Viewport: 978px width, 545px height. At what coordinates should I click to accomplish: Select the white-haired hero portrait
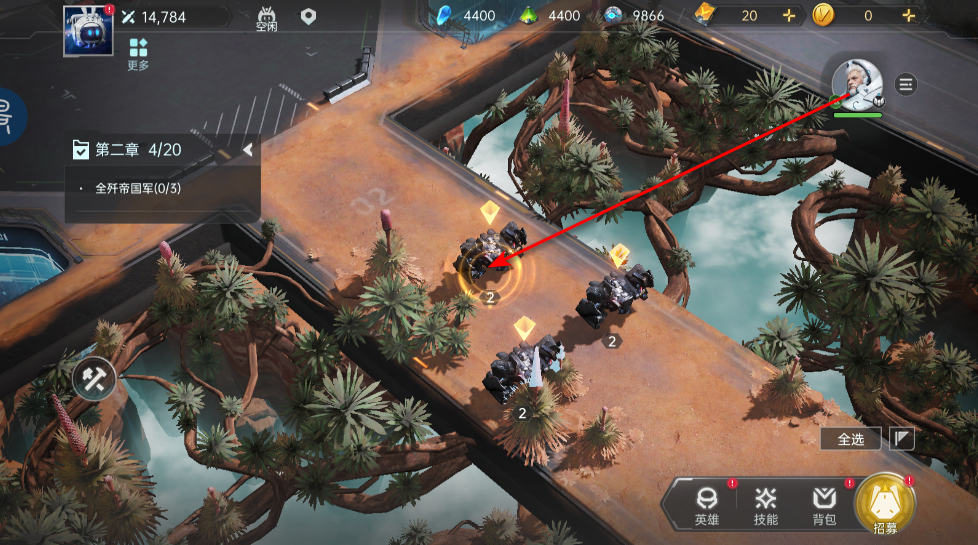(x=857, y=85)
